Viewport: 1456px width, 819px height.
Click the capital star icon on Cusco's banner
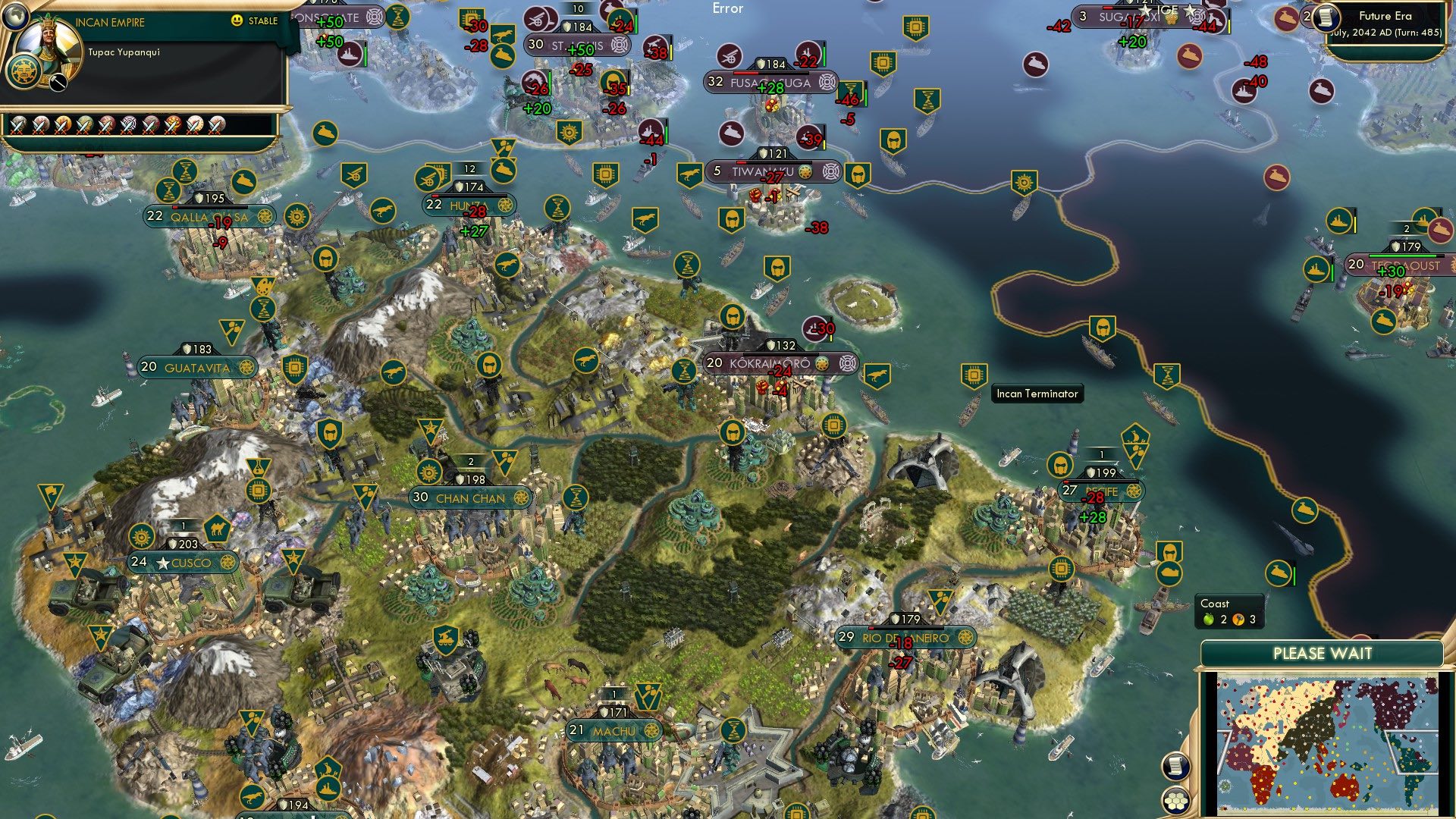point(161,563)
